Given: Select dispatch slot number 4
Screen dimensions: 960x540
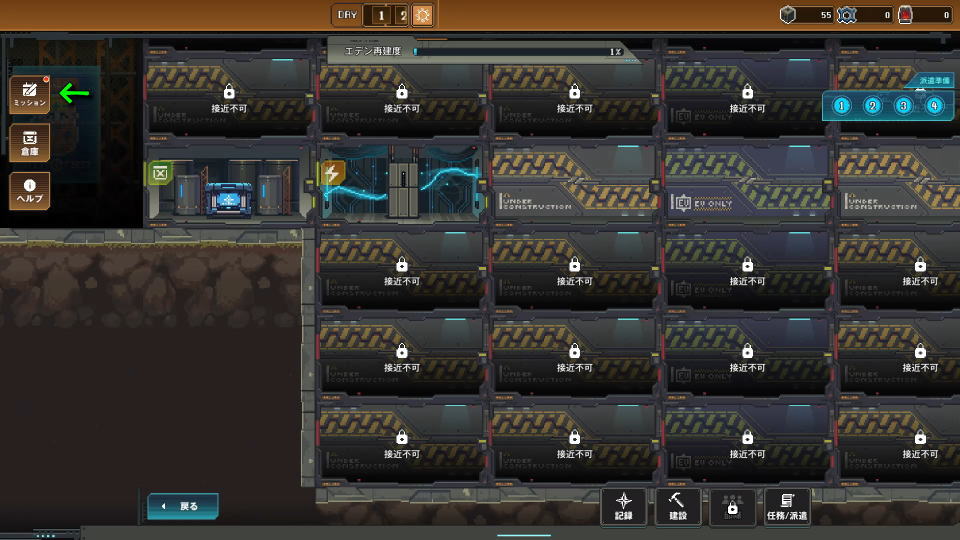Looking at the screenshot, I should 934,105.
